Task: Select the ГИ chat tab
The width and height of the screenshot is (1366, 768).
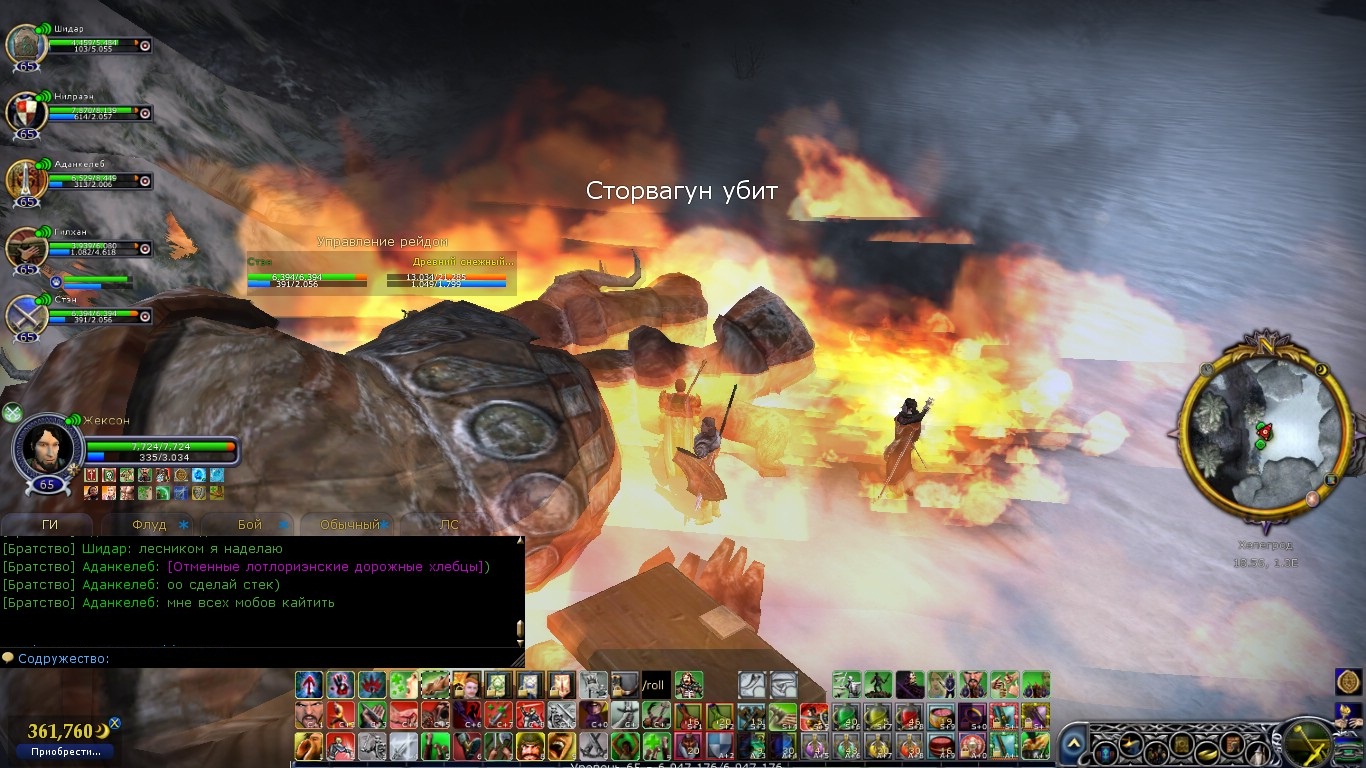Action: (x=49, y=524)
